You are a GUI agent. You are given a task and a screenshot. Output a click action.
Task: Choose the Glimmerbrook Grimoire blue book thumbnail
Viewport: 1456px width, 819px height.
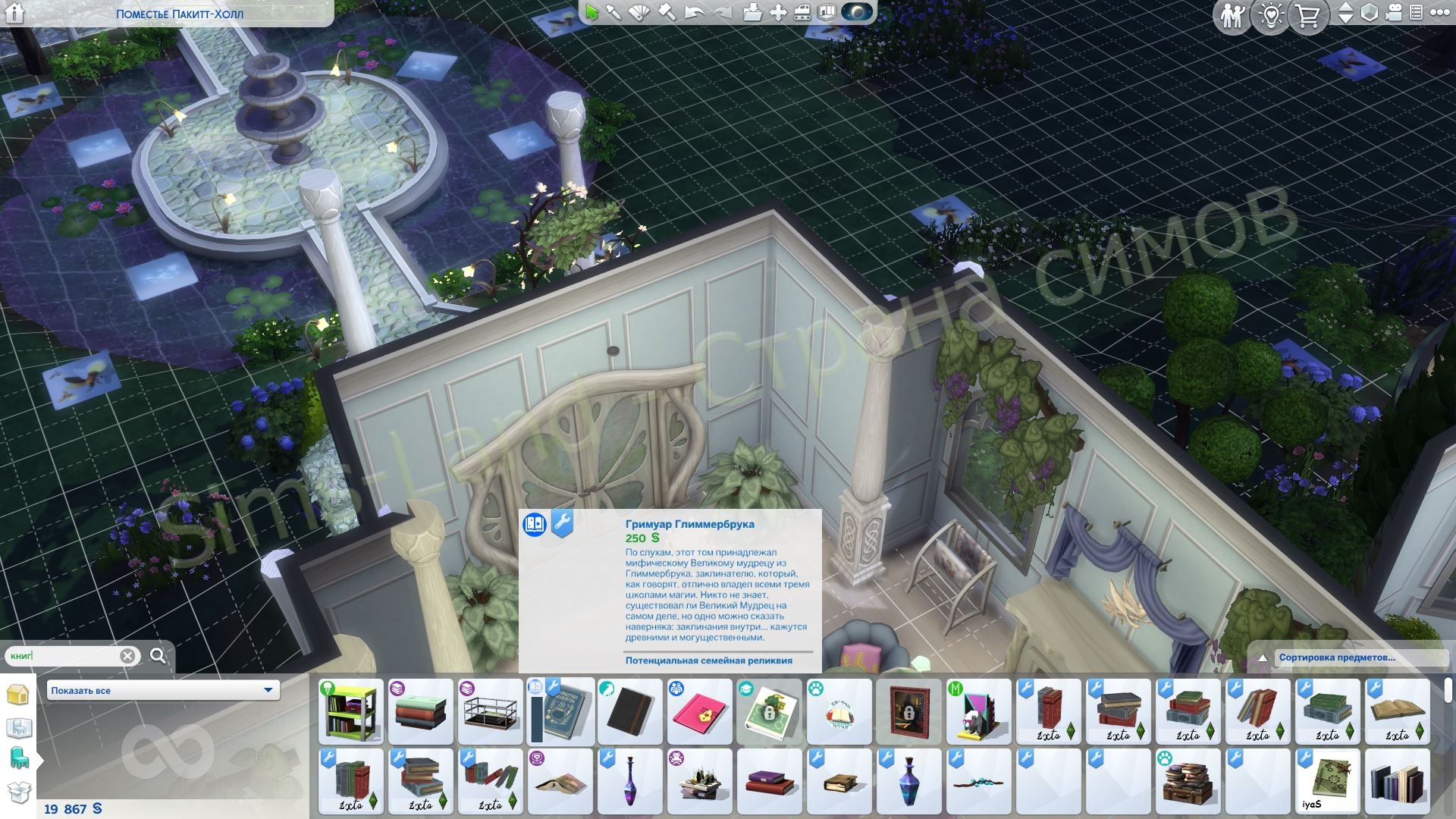point(561,712)
